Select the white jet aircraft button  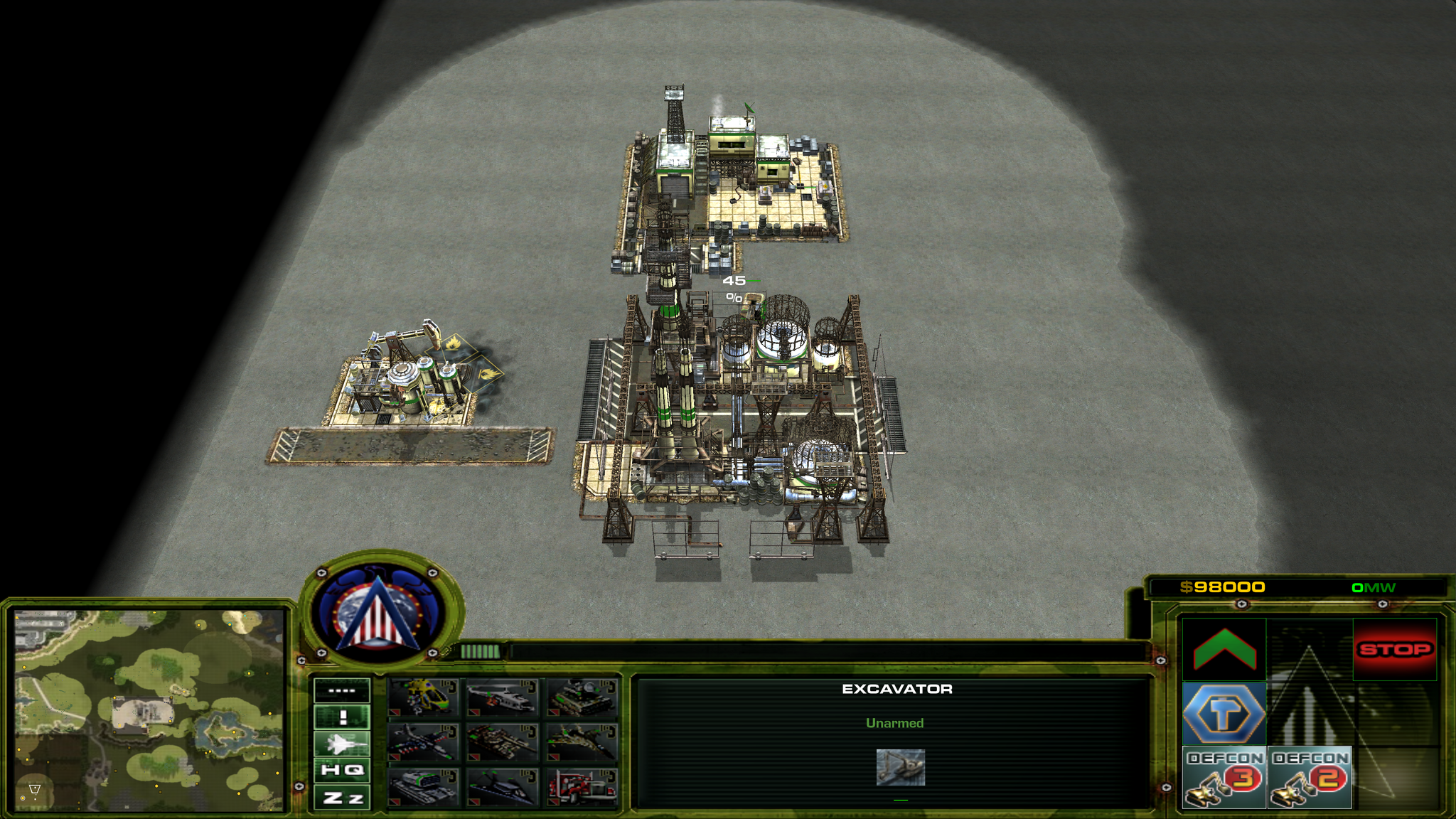coord(342,744)
